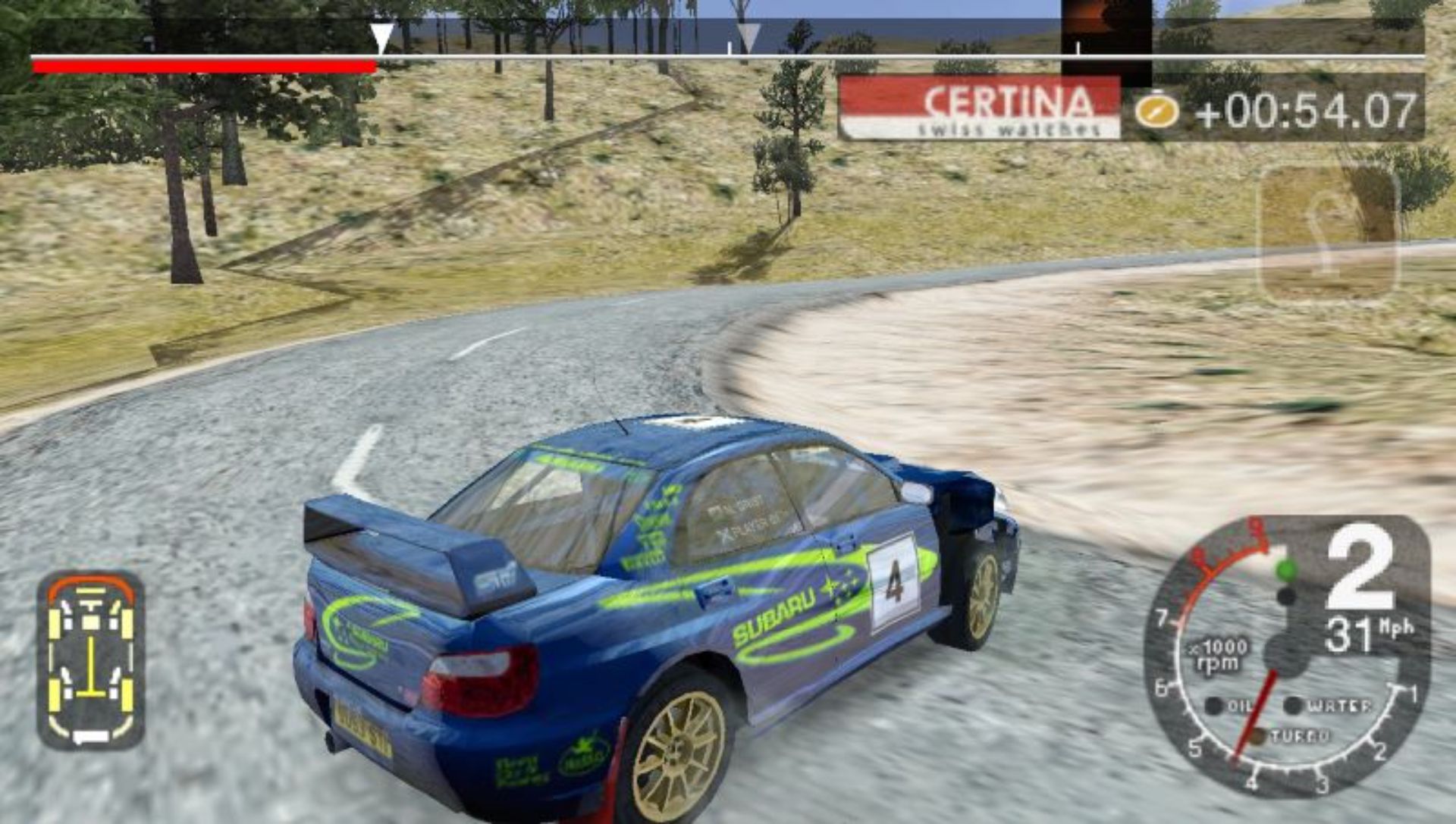
Task: Click the turbo indicator light
Action: [1258, 736]
